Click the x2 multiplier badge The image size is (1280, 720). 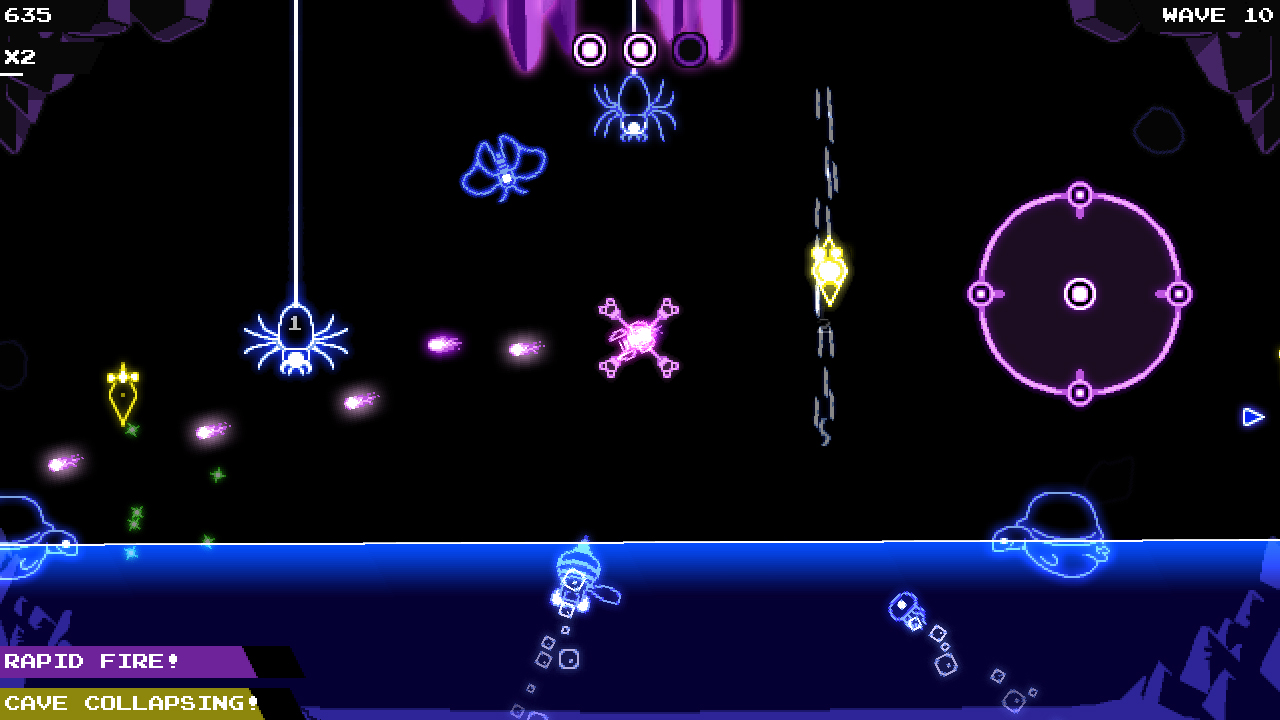click(18, 56)
